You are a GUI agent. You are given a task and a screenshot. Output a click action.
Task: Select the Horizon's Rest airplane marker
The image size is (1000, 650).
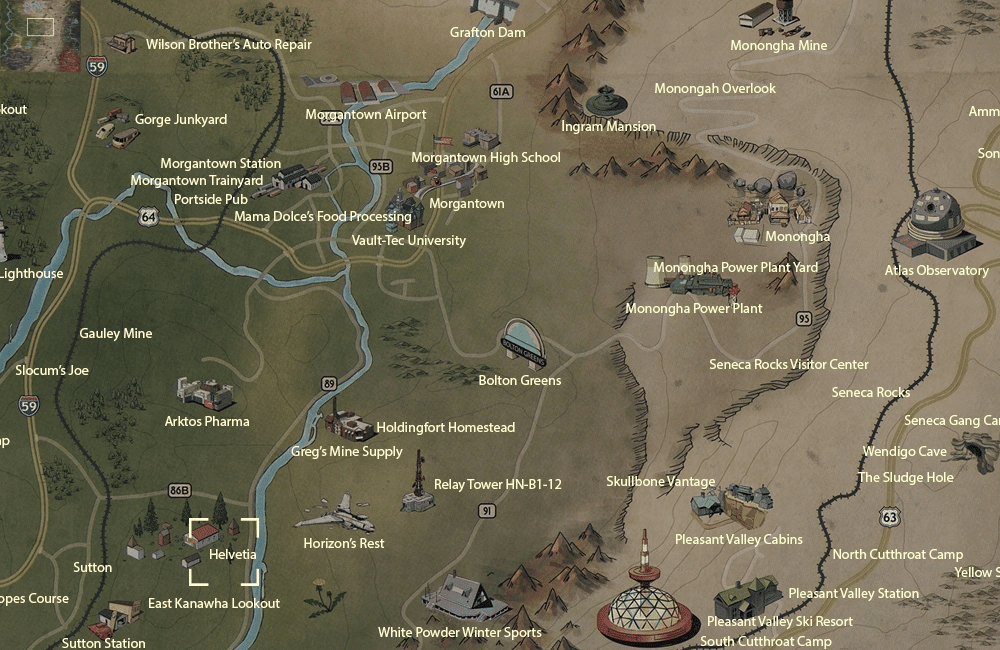tap(335, 514)
